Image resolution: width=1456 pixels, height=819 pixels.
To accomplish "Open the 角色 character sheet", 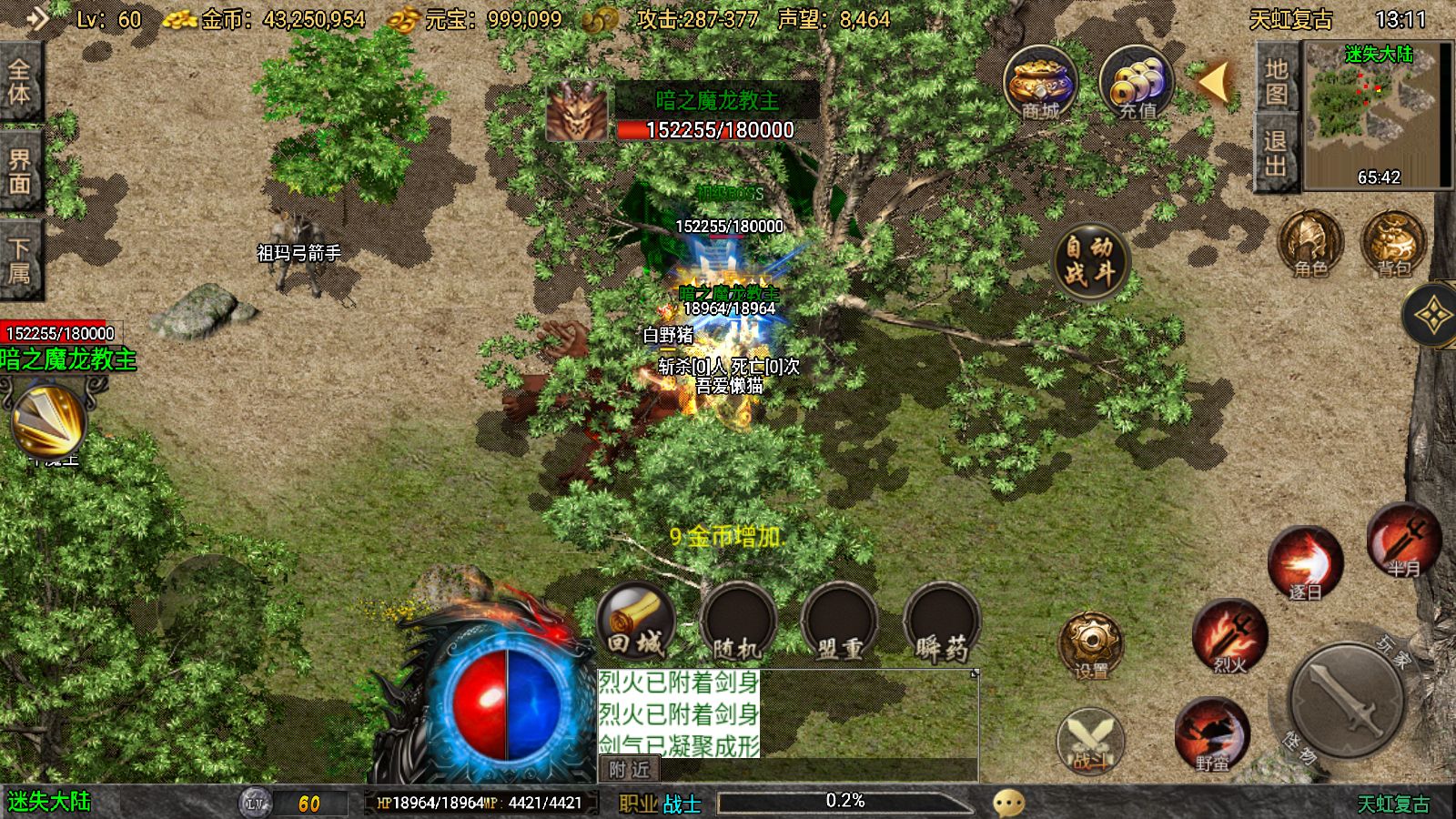I will 1310,244.
